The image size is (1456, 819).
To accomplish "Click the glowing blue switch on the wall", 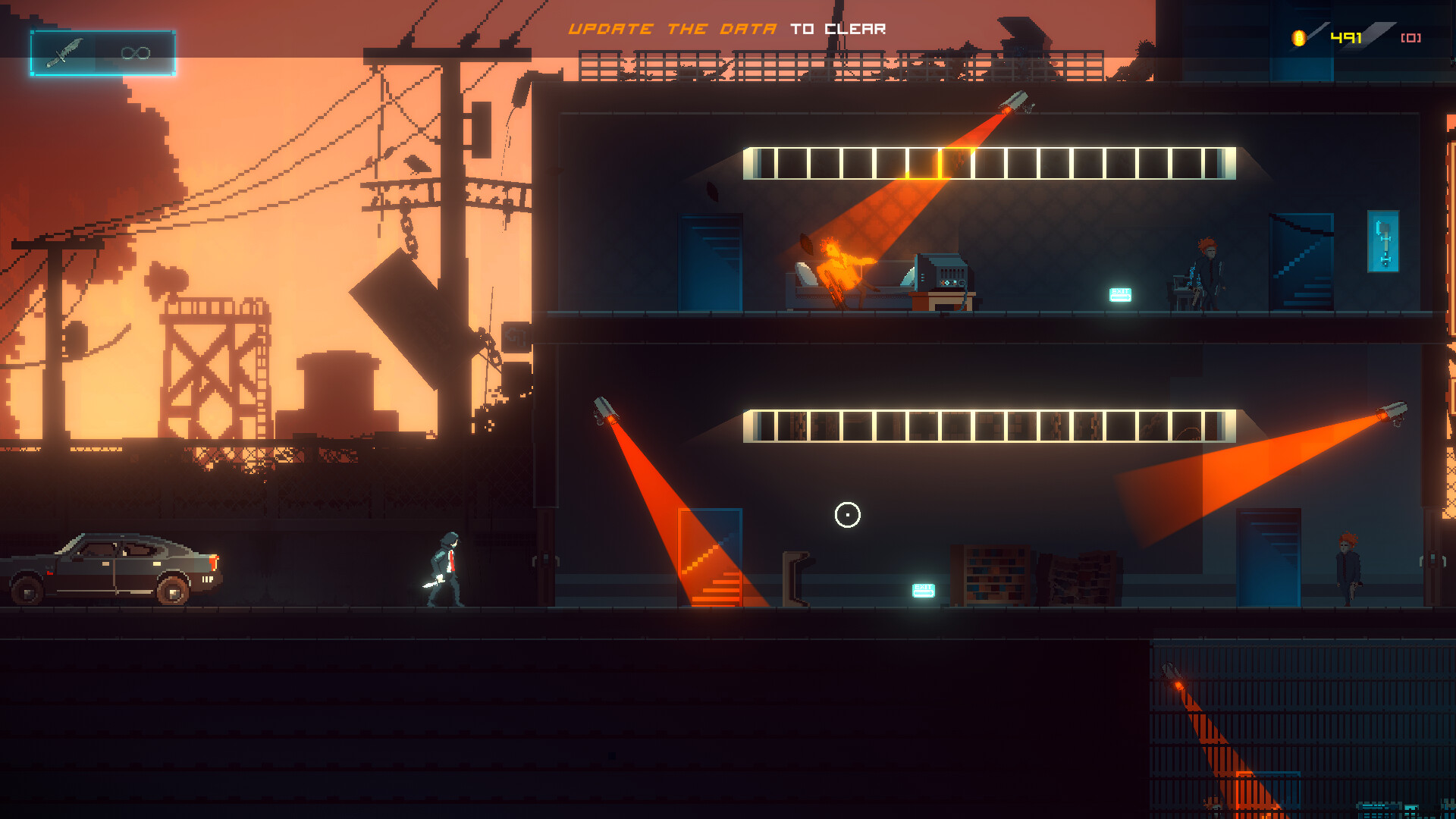I will click(1385, 243).
